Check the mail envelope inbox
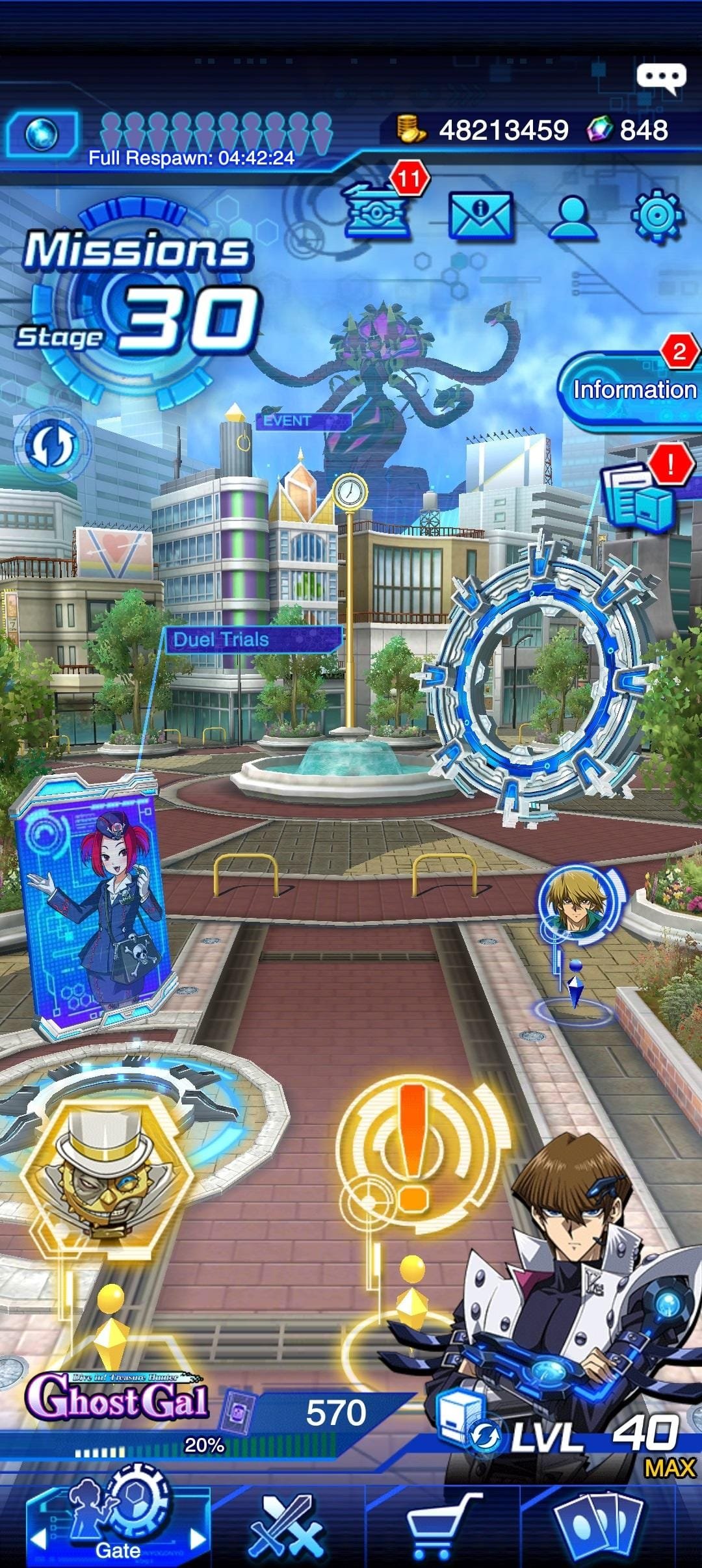Image resolution: width=702 pixels, height=1568 pixels. (480, 215)
